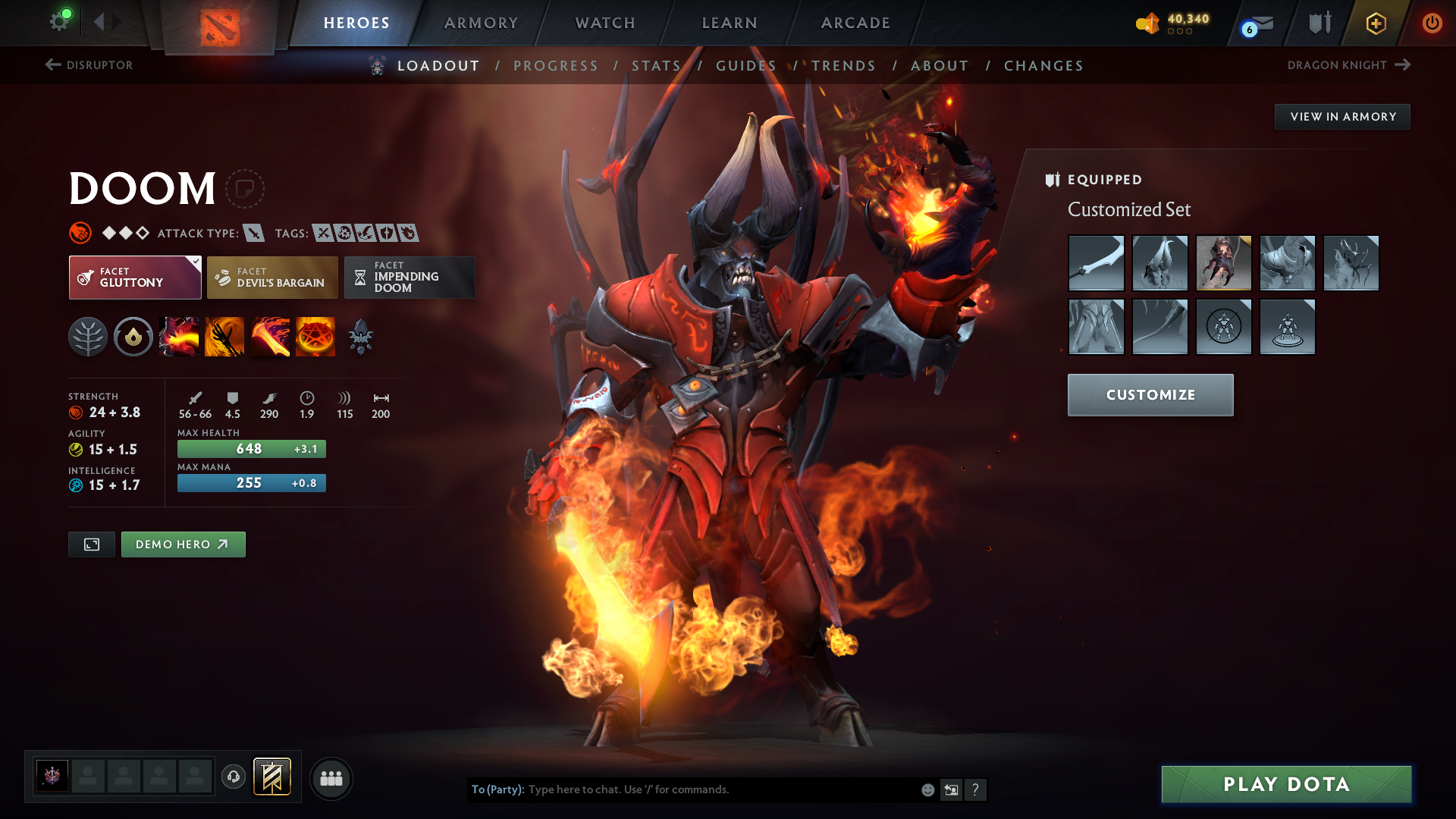Viewport: 1456px width, 819px height.
Task: Launch Demo Hero mode
Action: 183,544
